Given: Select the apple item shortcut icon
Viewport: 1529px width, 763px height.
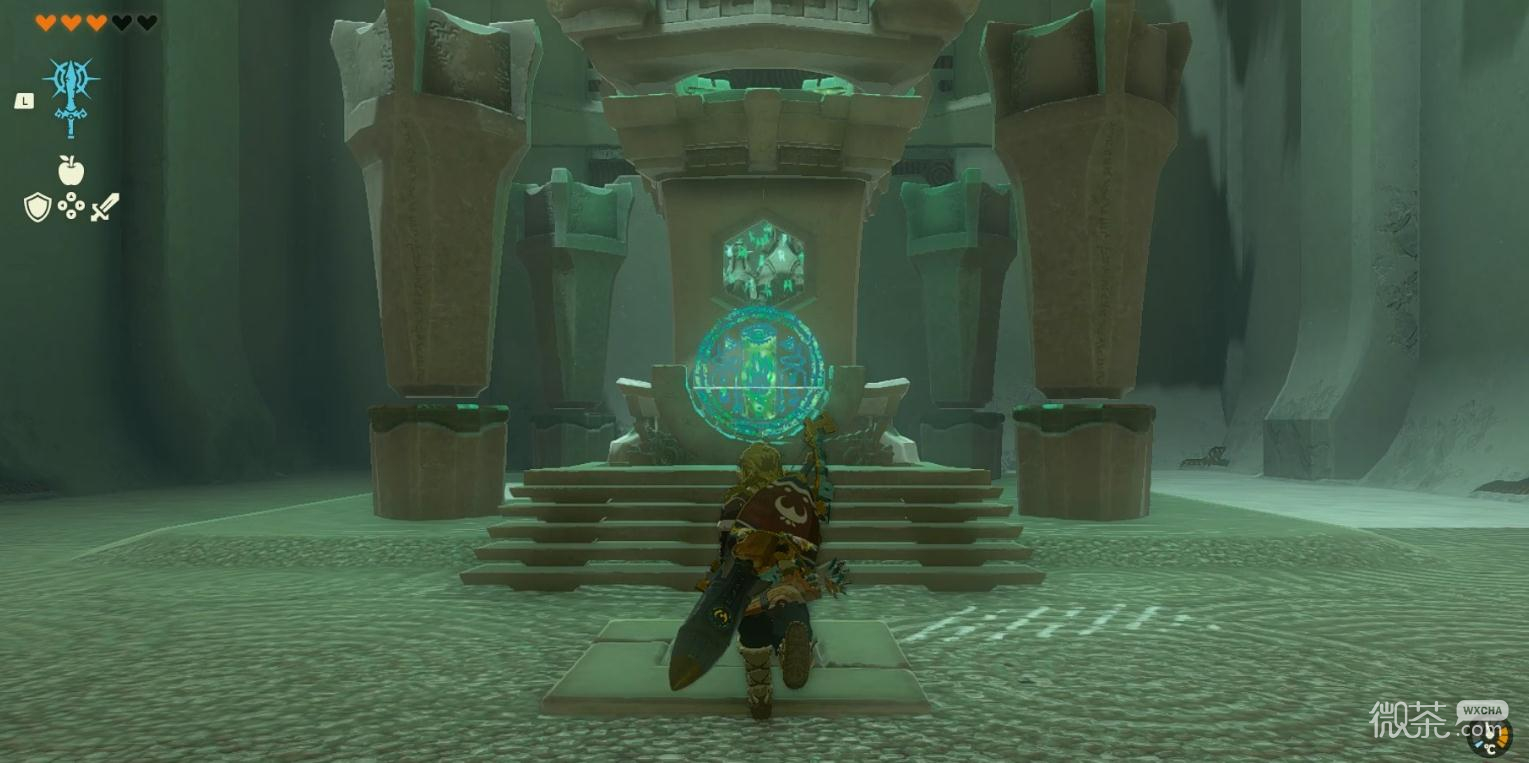Looking at the screenshot, I should coord(71,171).
